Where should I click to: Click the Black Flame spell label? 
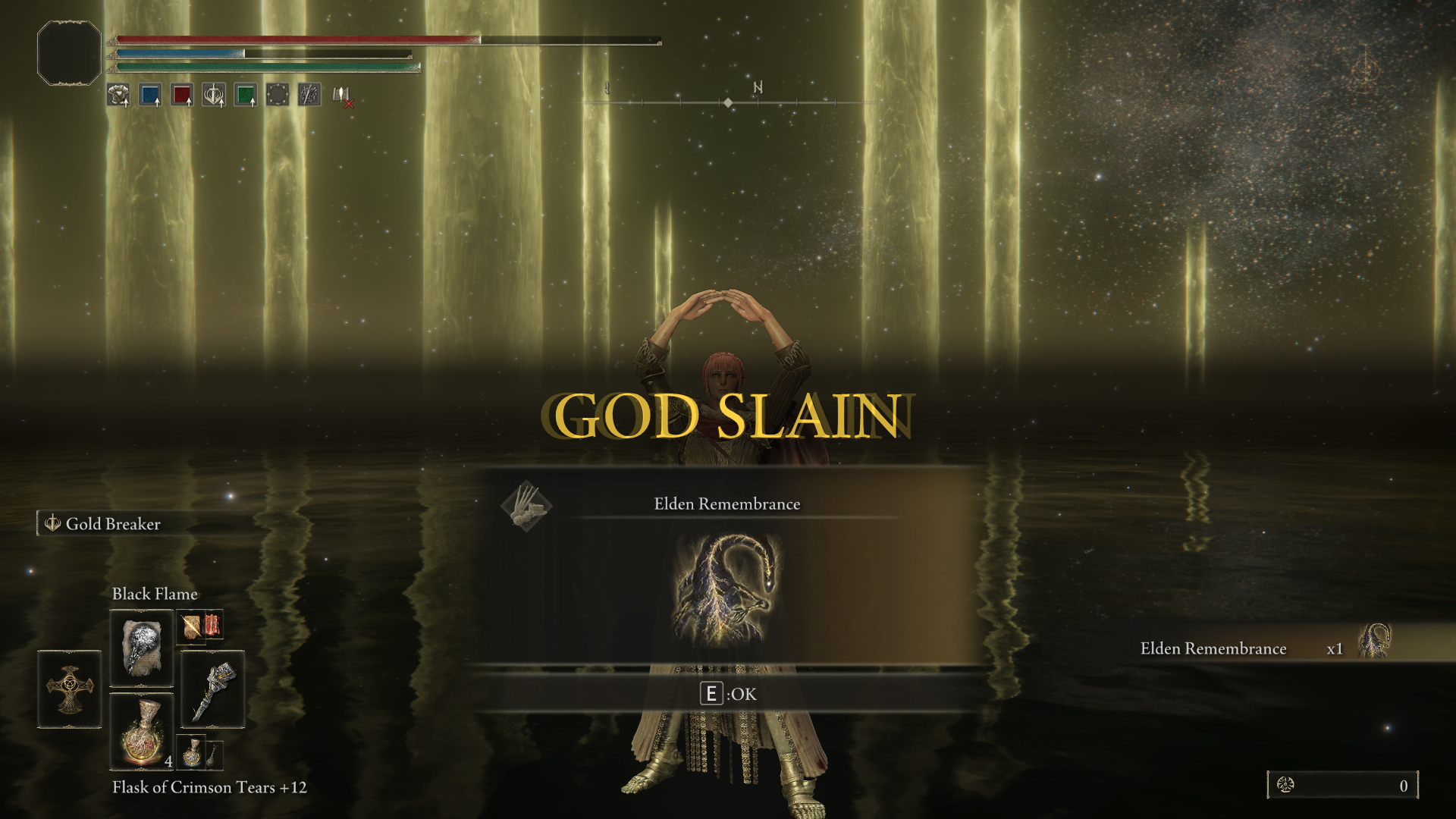point(155,594)
